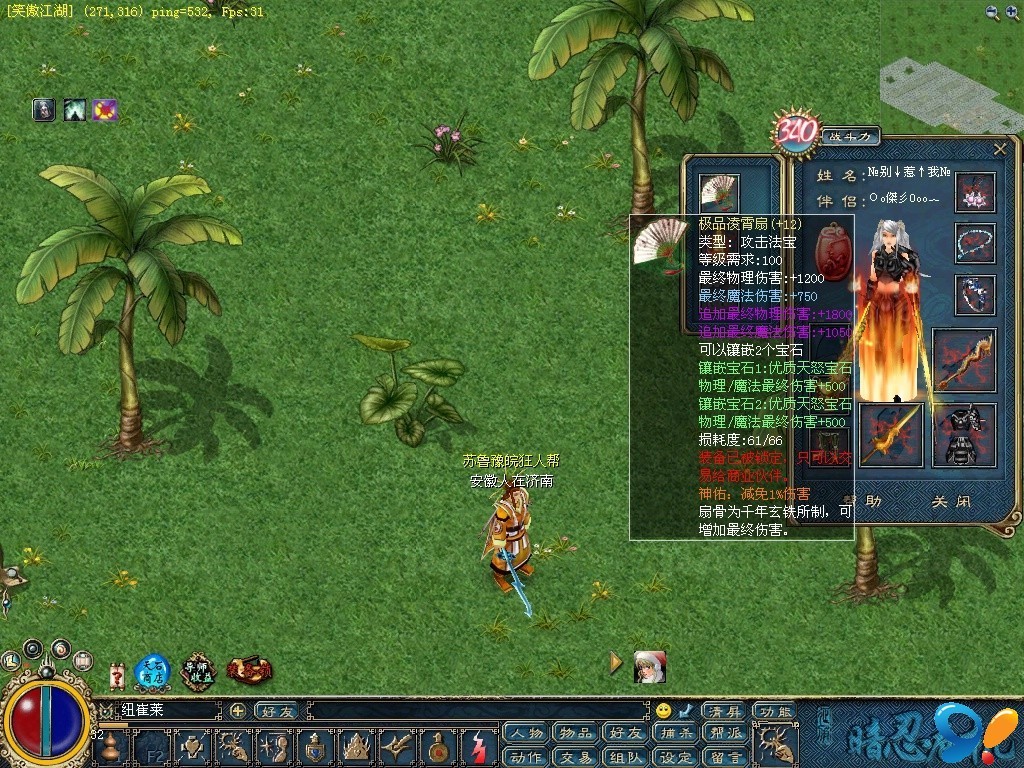
Task: Open the 人物 character menu
Action: point(525,735)
